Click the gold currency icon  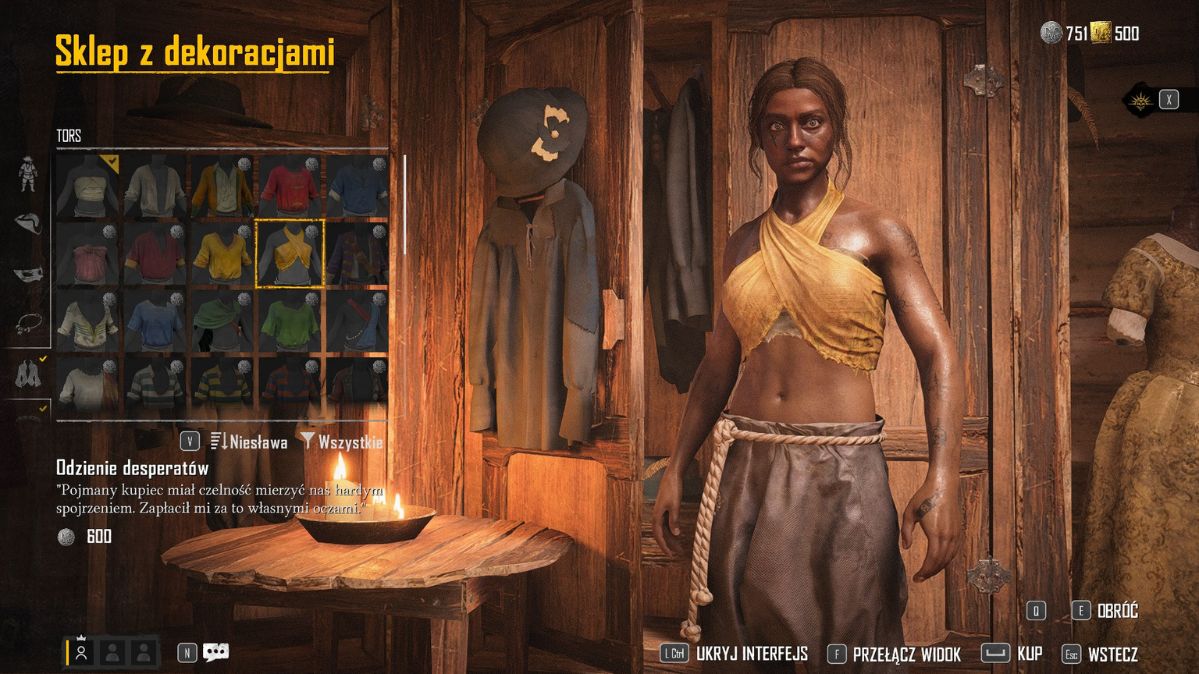point(1101,34)
